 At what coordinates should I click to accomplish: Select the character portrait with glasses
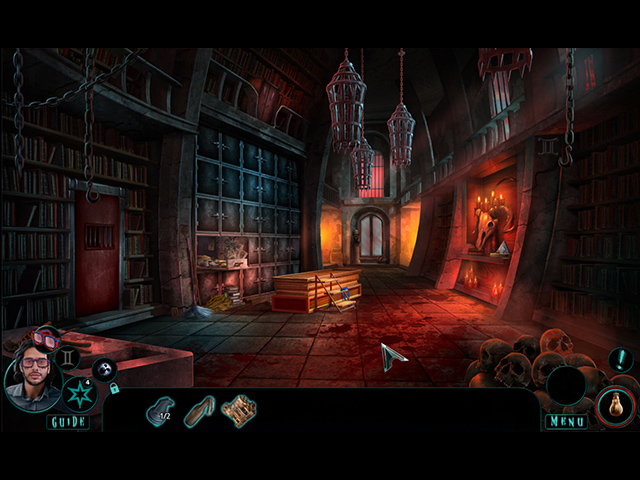[33, 384]
